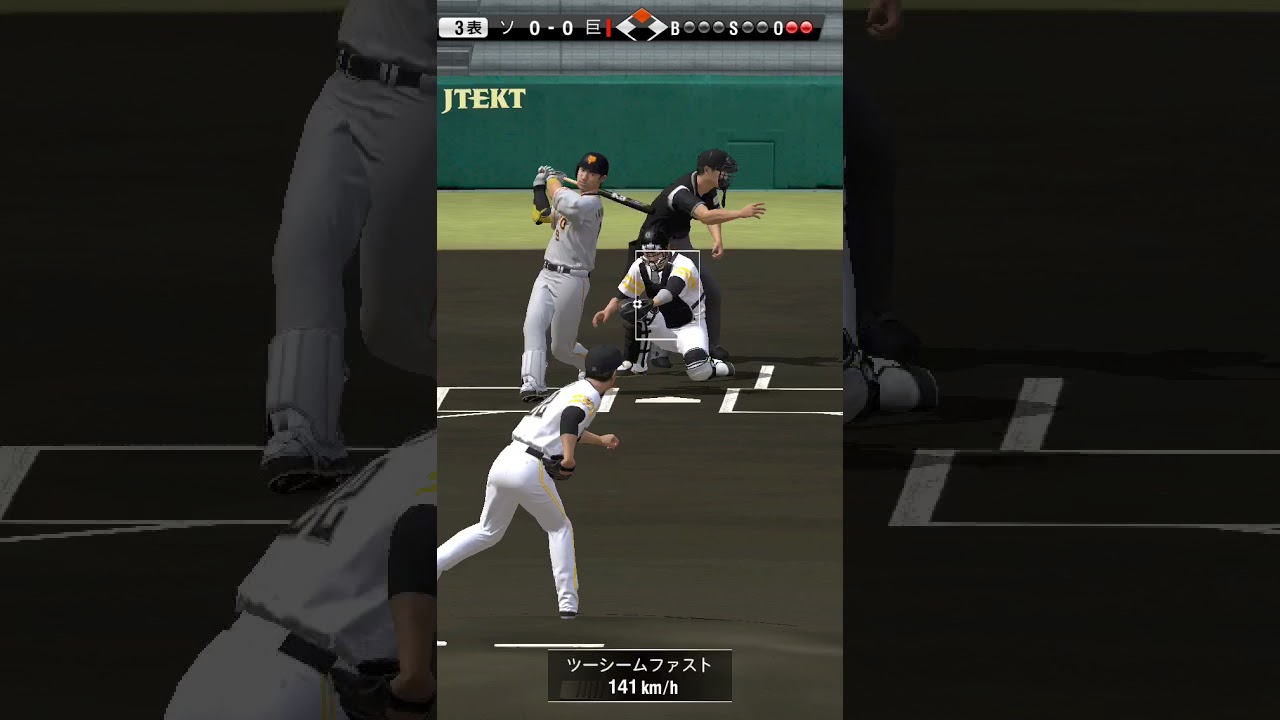This screenshot has width=1280, height=720.
Task: Tap the lit red out lamp
Action: pyautogui.click(x=793, y=26)
